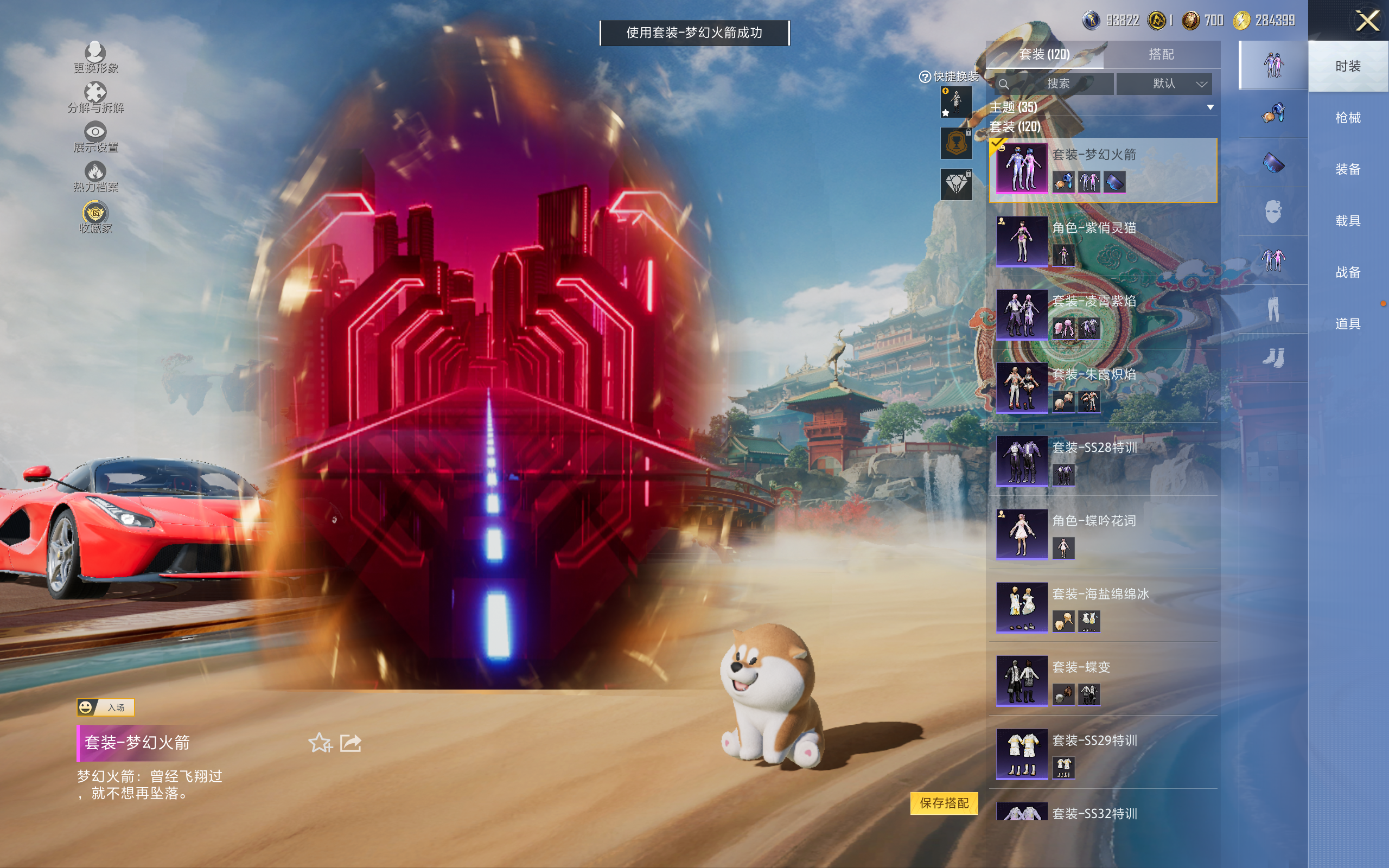1389x868 pixels.
Task: Choose the 套装-凌霄紫焰 set
Action: (1102, 315)
